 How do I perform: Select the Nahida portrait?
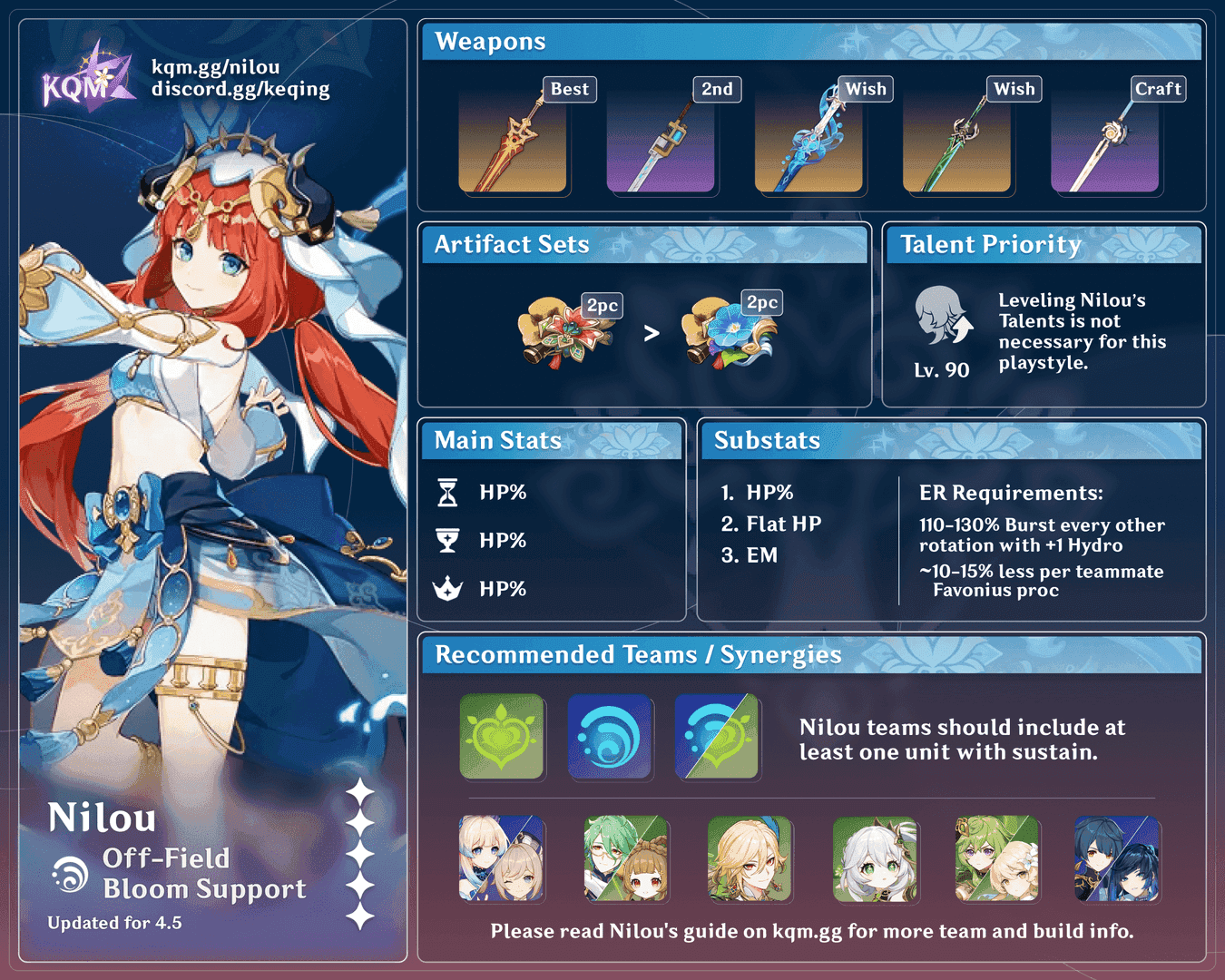point(875,858)
